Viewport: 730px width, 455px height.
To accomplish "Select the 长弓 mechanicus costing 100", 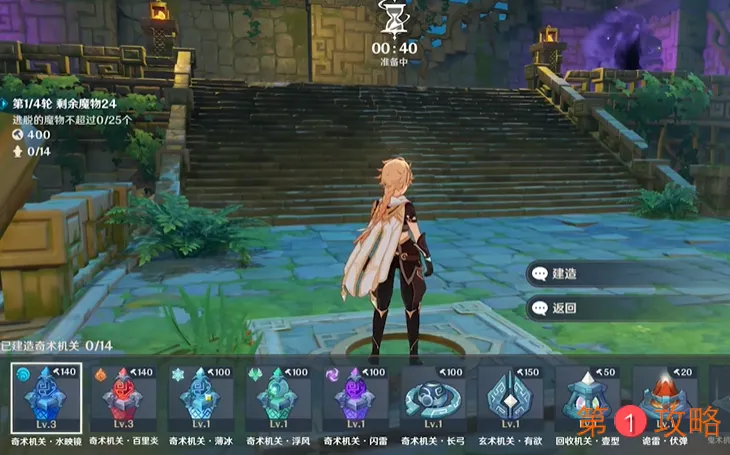I will (x=433, y=398).
